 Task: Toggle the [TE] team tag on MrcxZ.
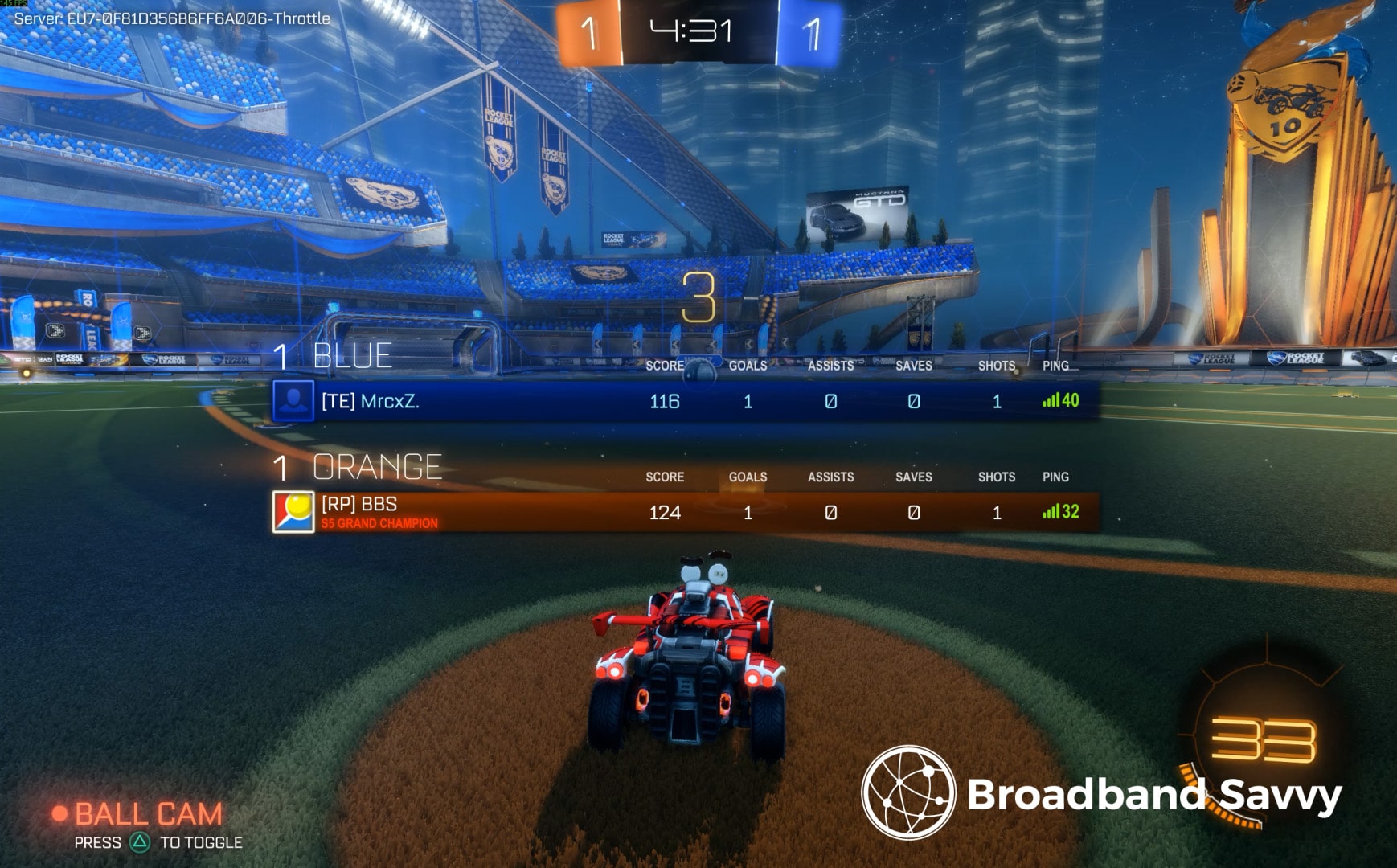338,402
